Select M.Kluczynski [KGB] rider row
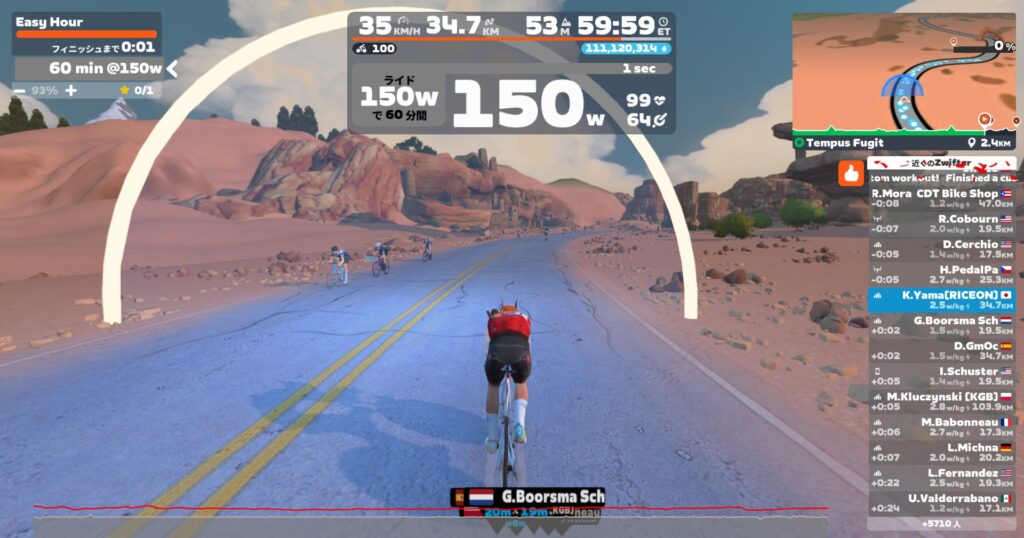Screen dimensions: 1024x538 tap(942, 401)
